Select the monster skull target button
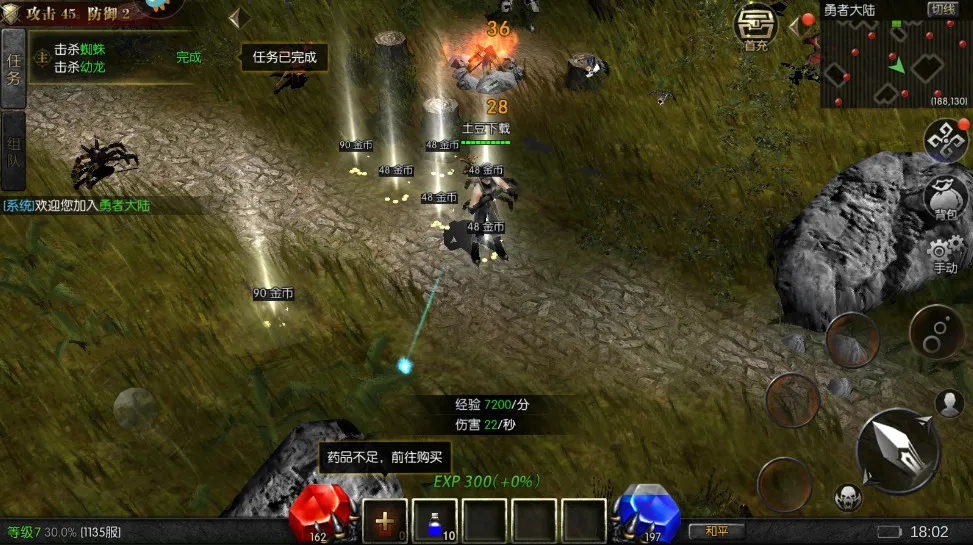The height and width of the screenshot is (545, 973). [x=847, y=496]
